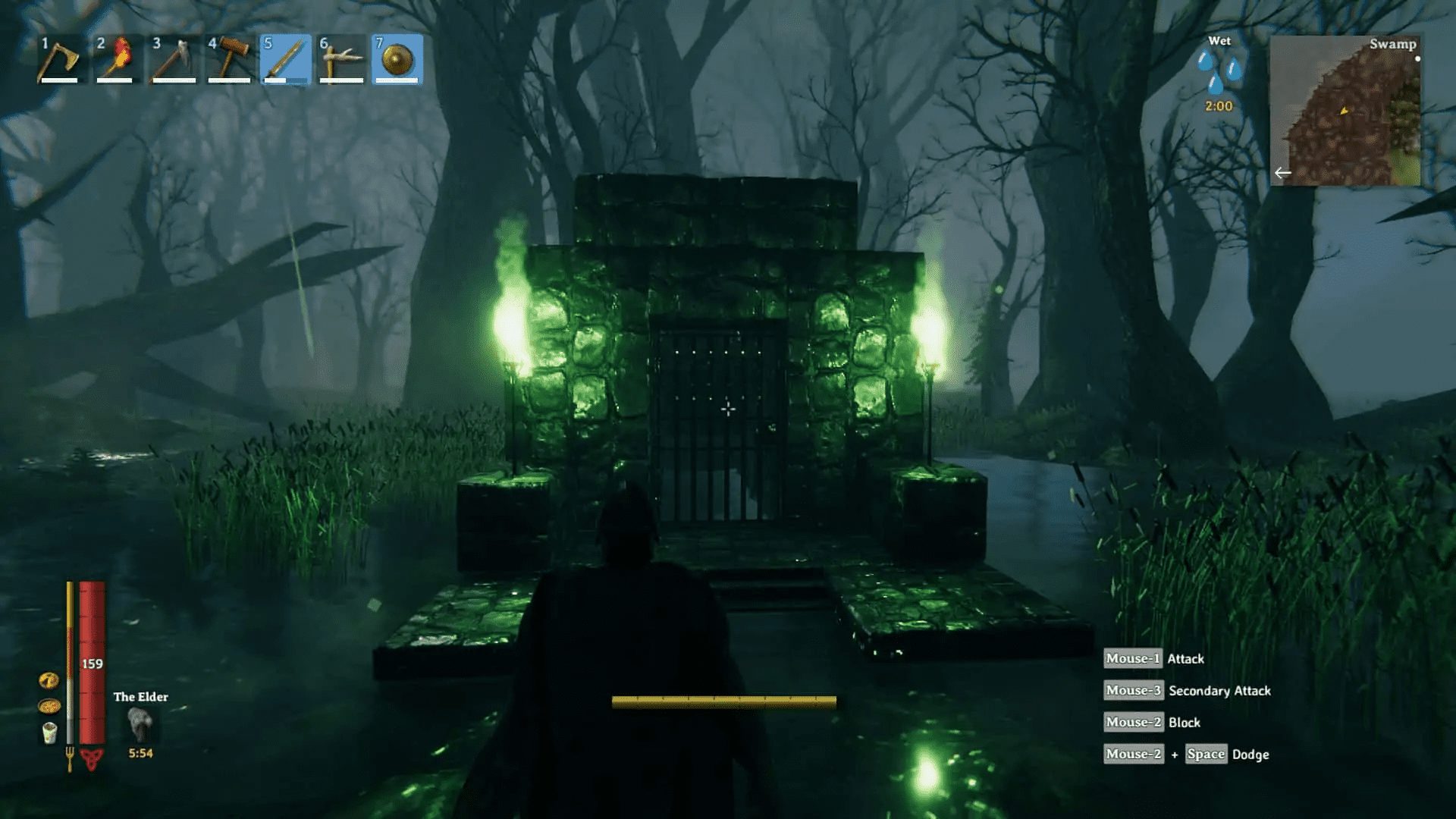Viewport: 1456px width, 819px height.
Task: Click the yellow stamina bar at bottom
Action: [x=724, y=701]
